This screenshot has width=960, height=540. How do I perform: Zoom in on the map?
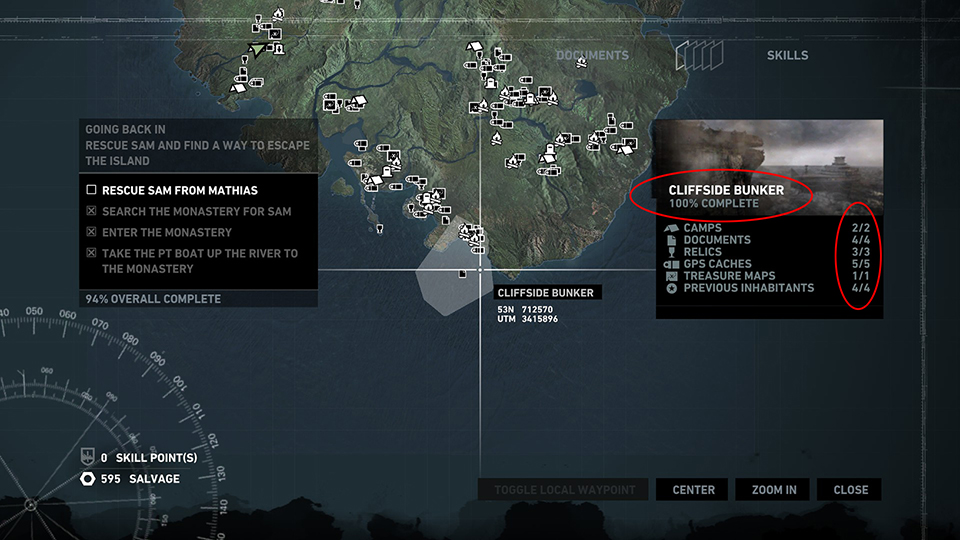773,490
